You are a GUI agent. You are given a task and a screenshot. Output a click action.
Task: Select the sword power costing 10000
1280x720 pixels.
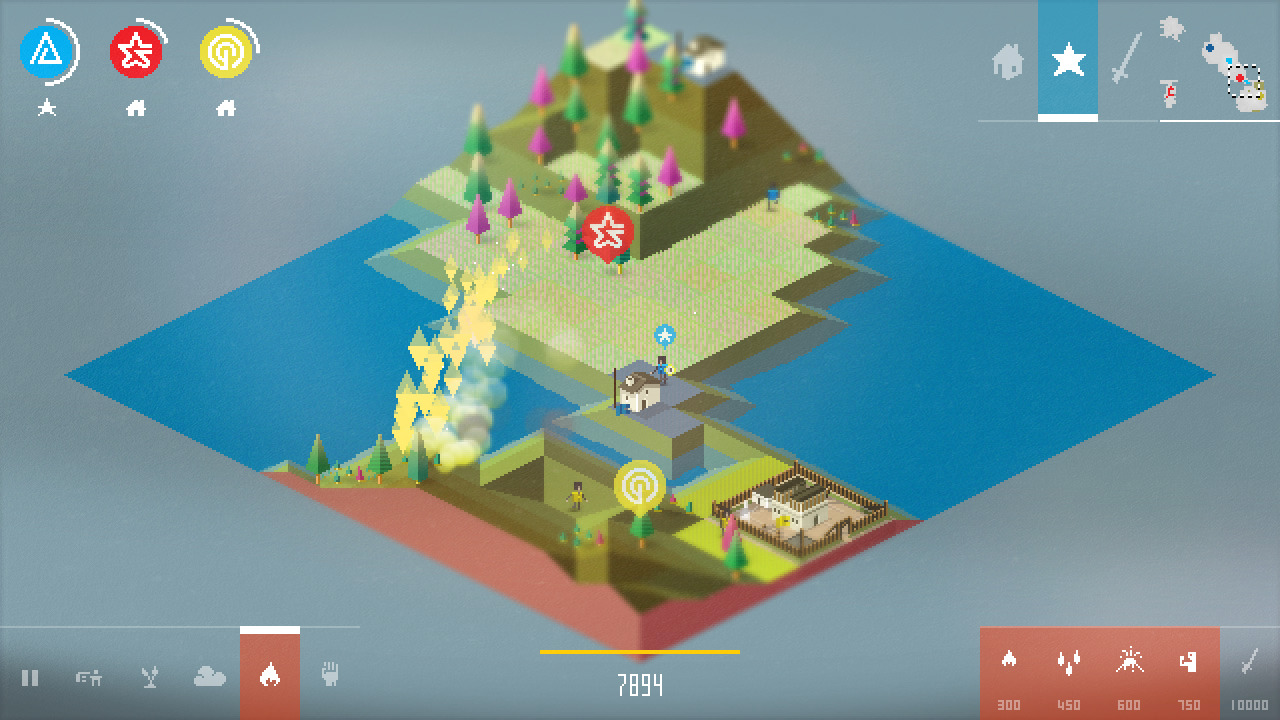1249,662
